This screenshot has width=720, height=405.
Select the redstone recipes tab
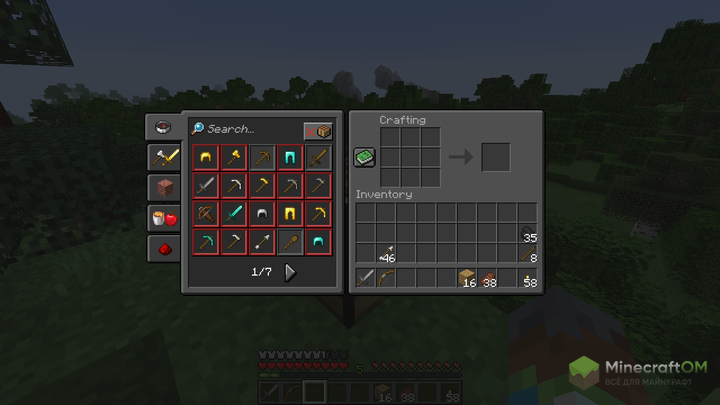click(x=163, y=247)
